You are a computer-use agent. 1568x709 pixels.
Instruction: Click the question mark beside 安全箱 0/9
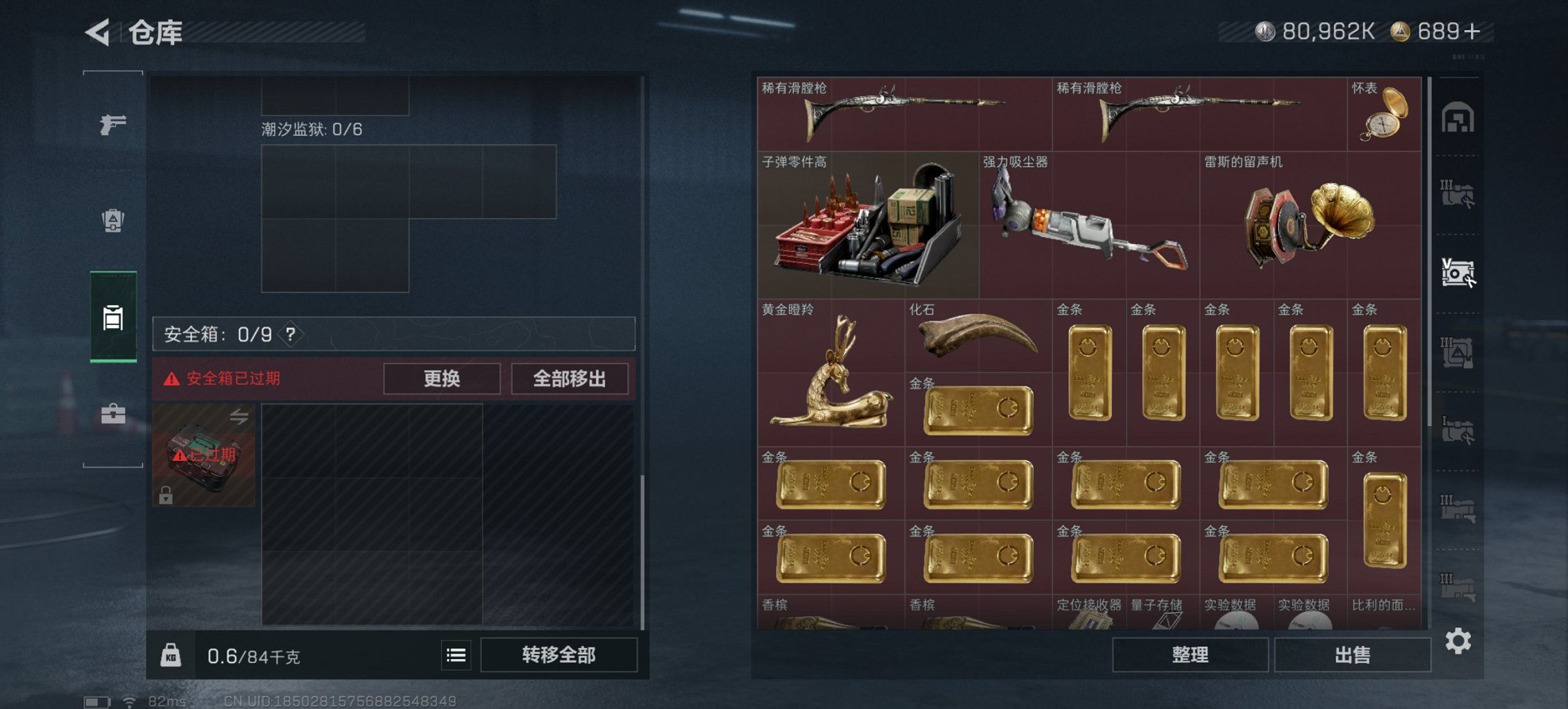click(290, 335)
